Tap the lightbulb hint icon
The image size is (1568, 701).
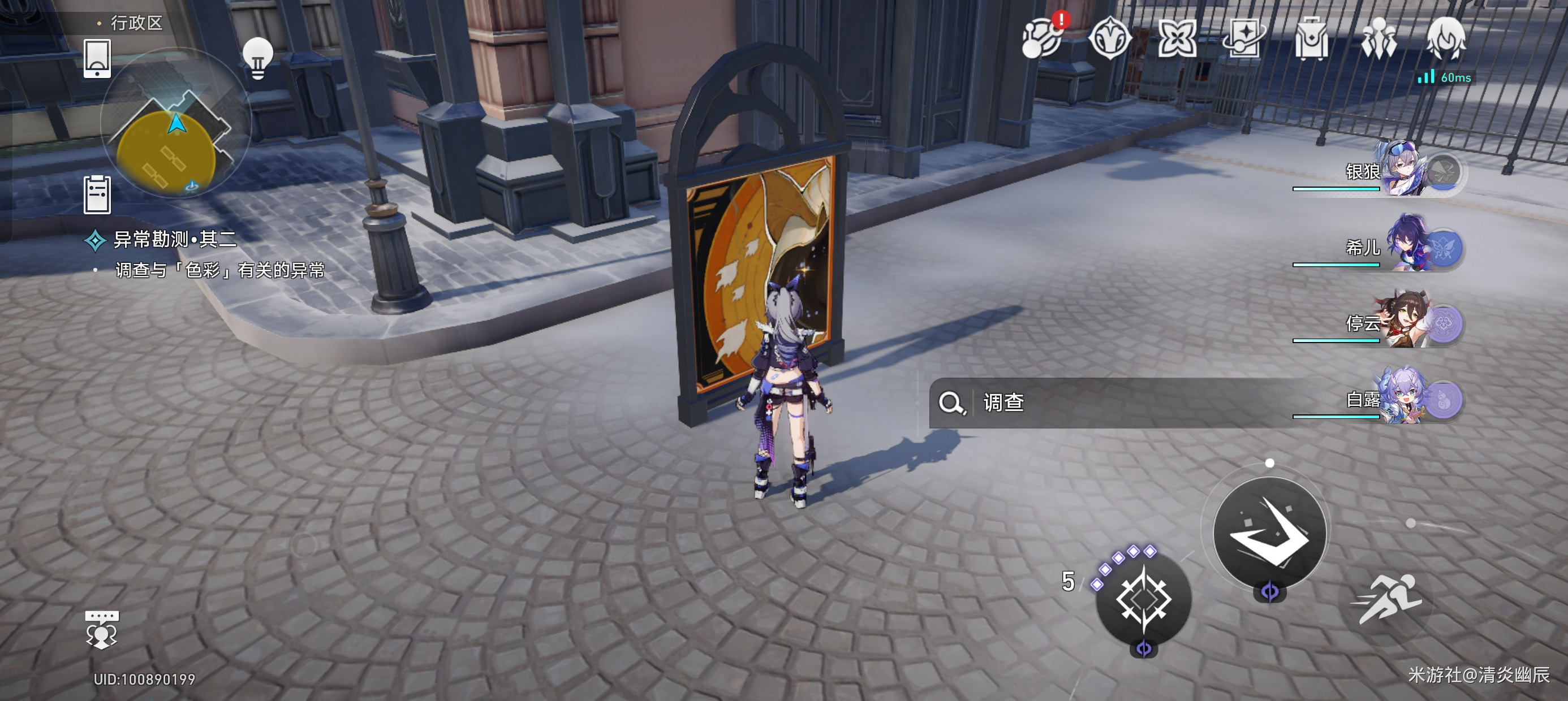257,57
